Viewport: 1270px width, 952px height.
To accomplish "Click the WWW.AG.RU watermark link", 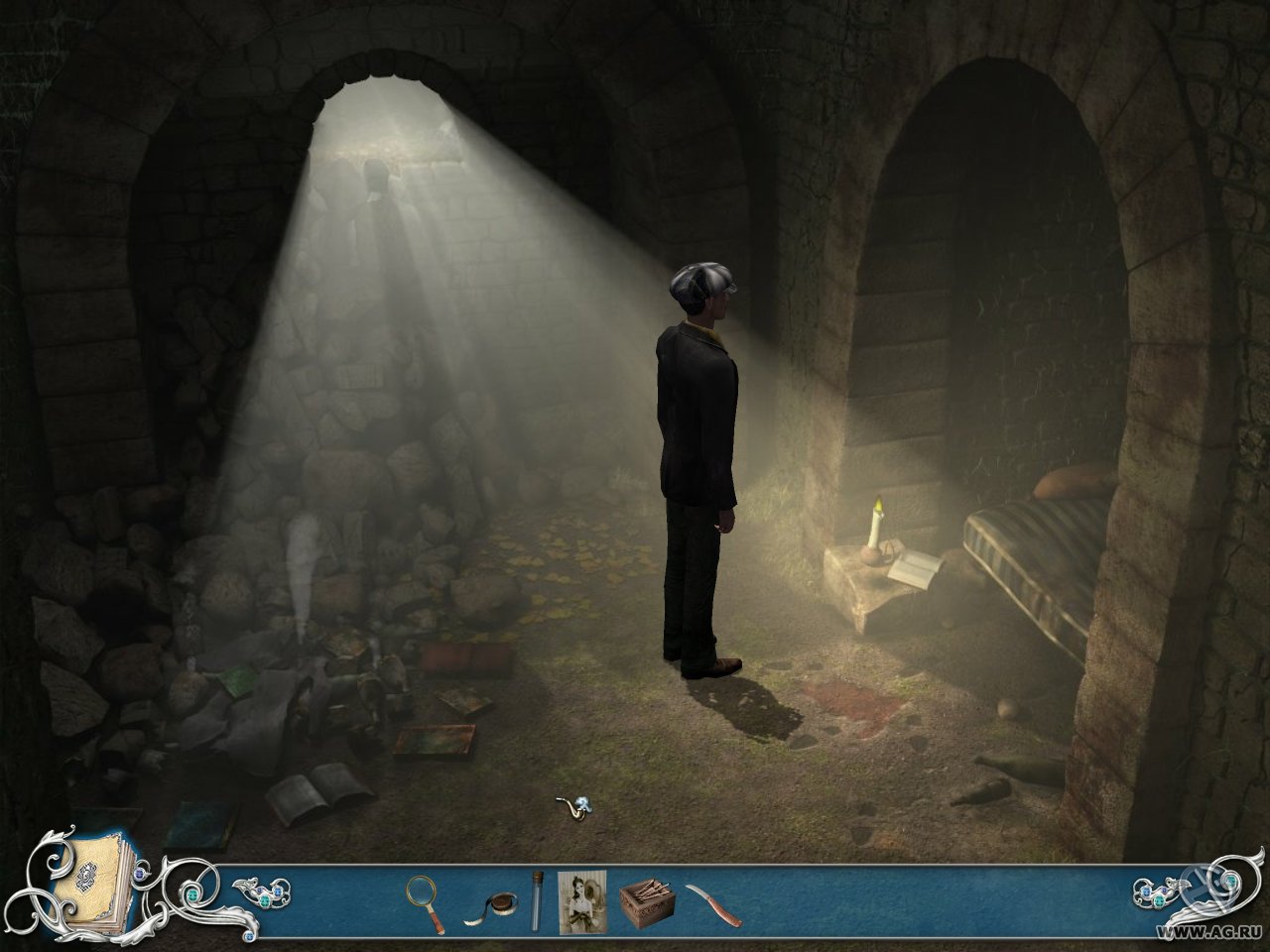I will pyautogui.click(x=1208, y=932).
